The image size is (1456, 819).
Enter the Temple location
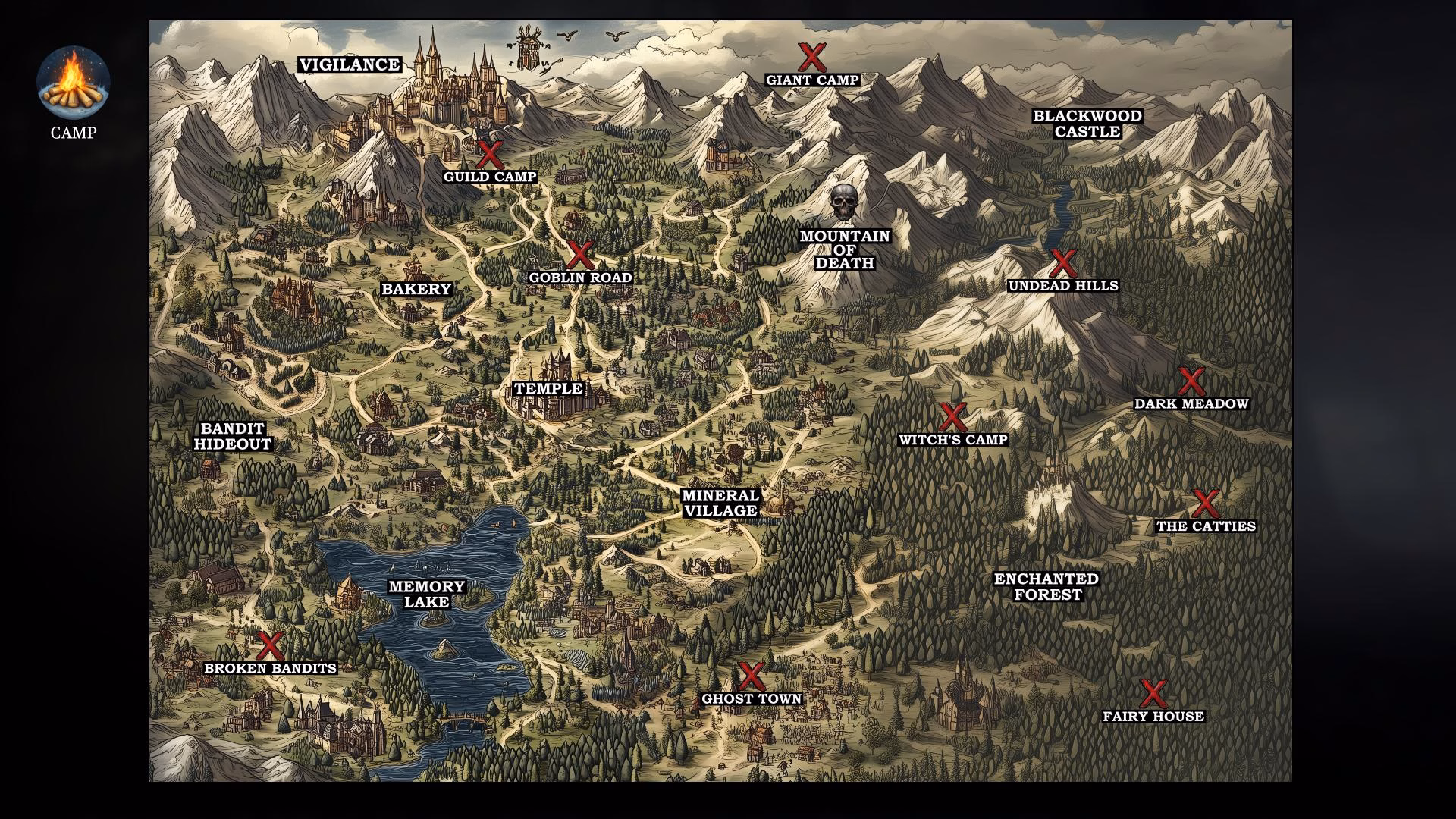[548, 389]
